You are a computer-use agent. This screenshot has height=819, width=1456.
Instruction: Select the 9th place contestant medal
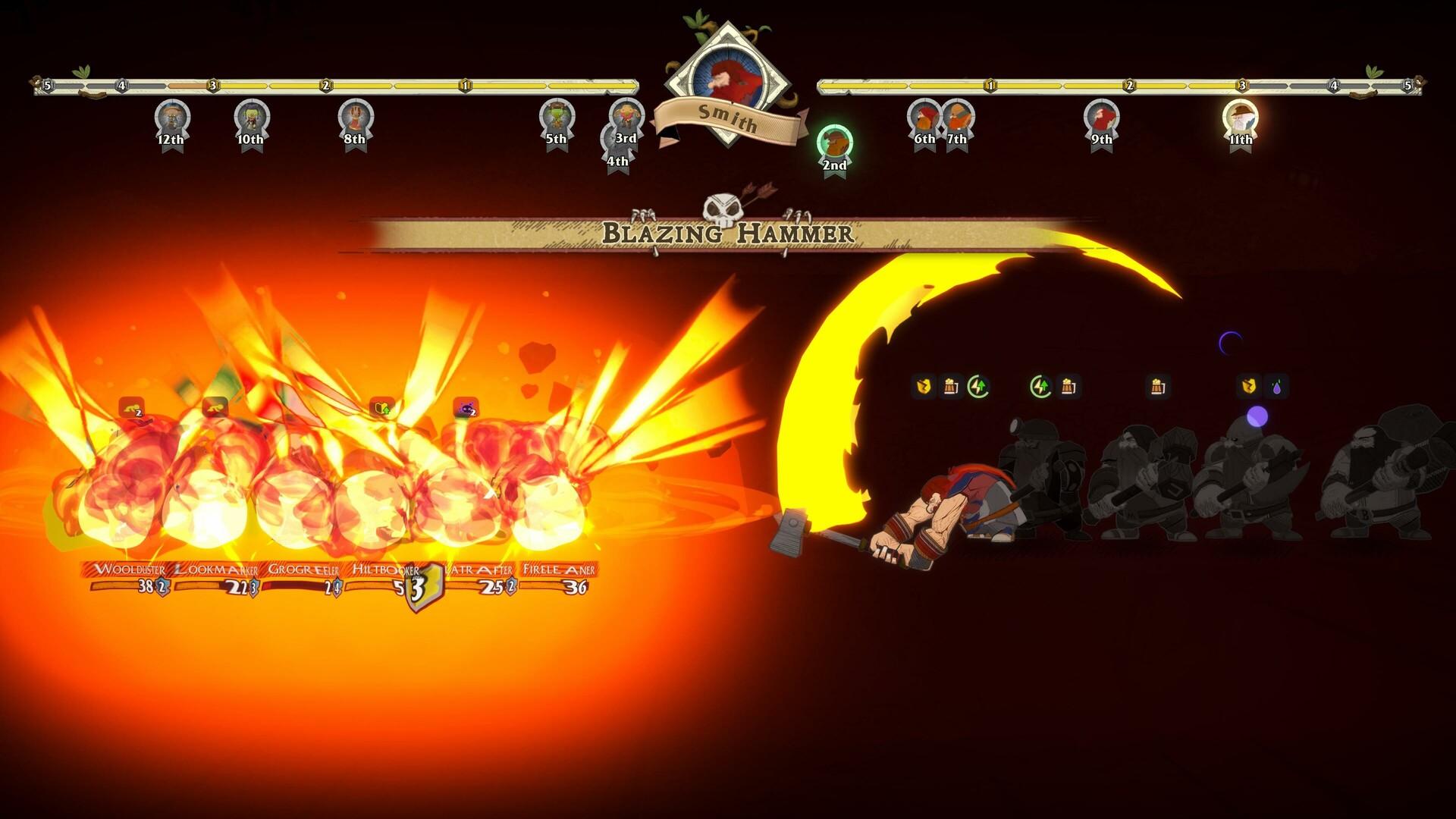click(1101, 118)
